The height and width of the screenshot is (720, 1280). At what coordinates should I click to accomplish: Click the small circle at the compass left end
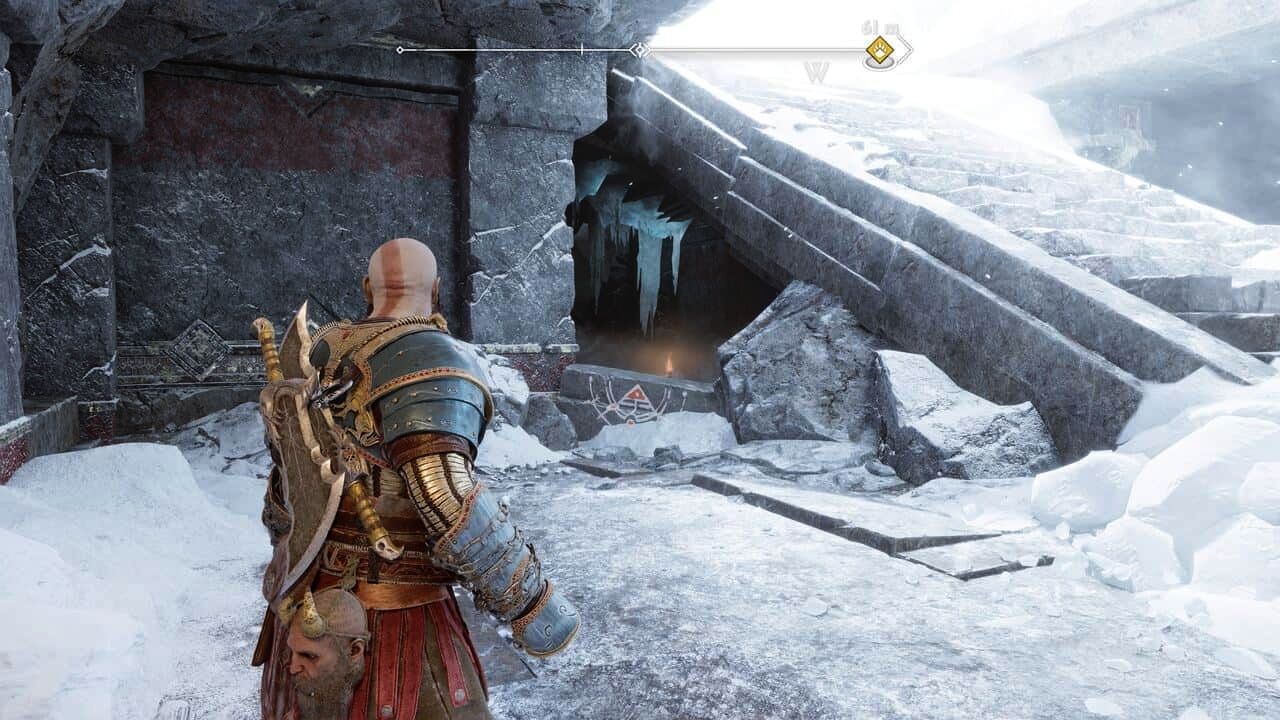[400, 48]
